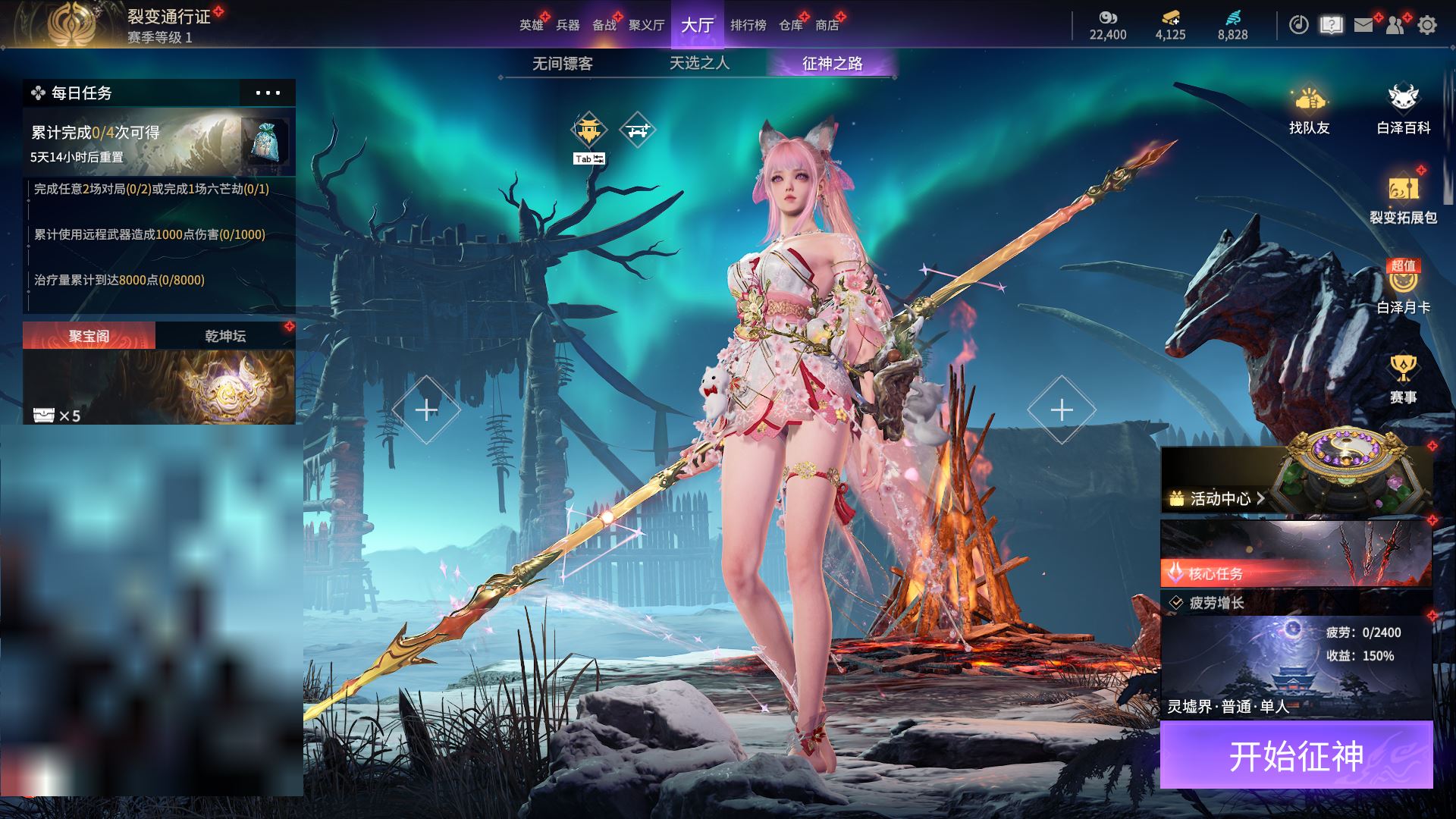Start the match with 开始征神 button
Image resolution: width=1456 pixels, height=819 pixels.
tap(1296, 755)
